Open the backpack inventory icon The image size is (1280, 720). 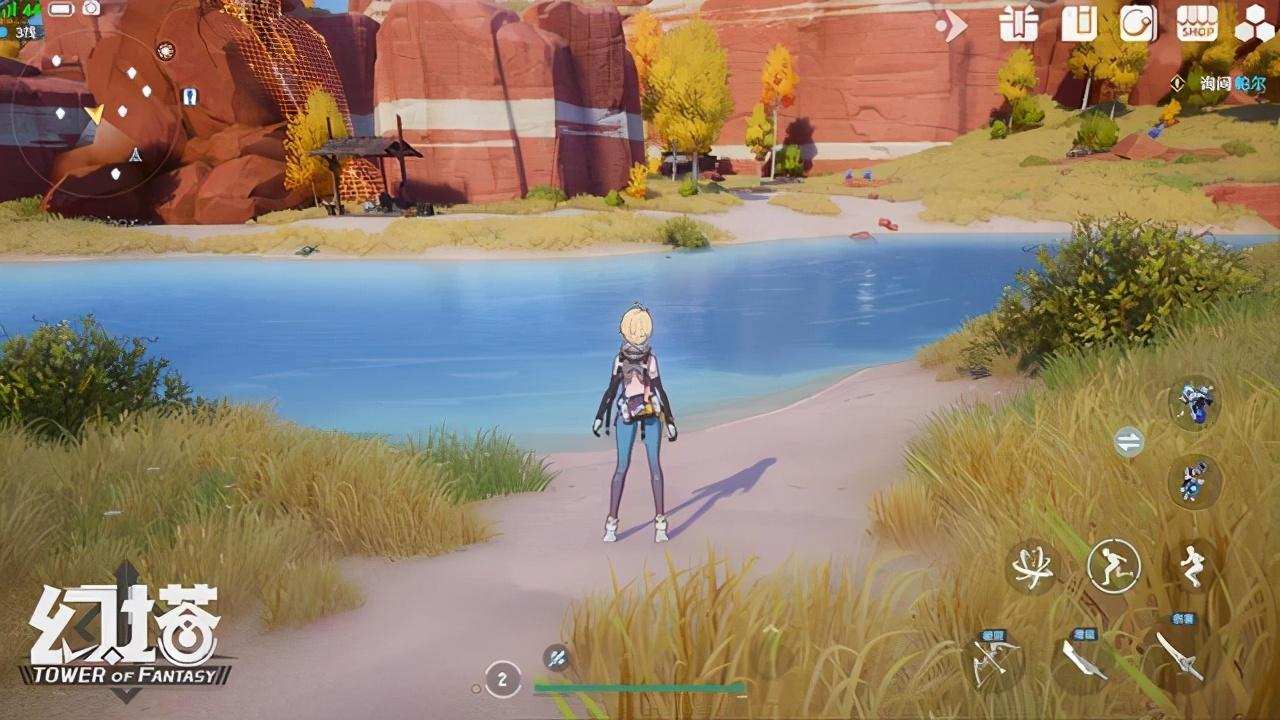[1078, 23]
